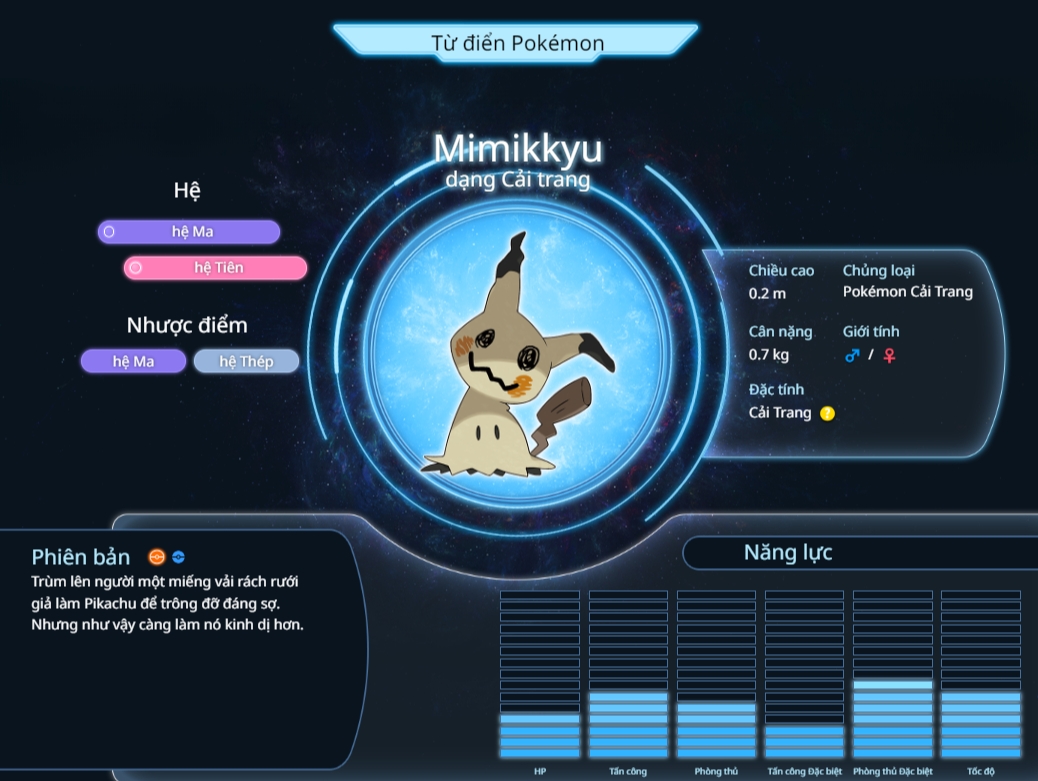Select the hệ Ma type tag under Hệ

(189, 232)
